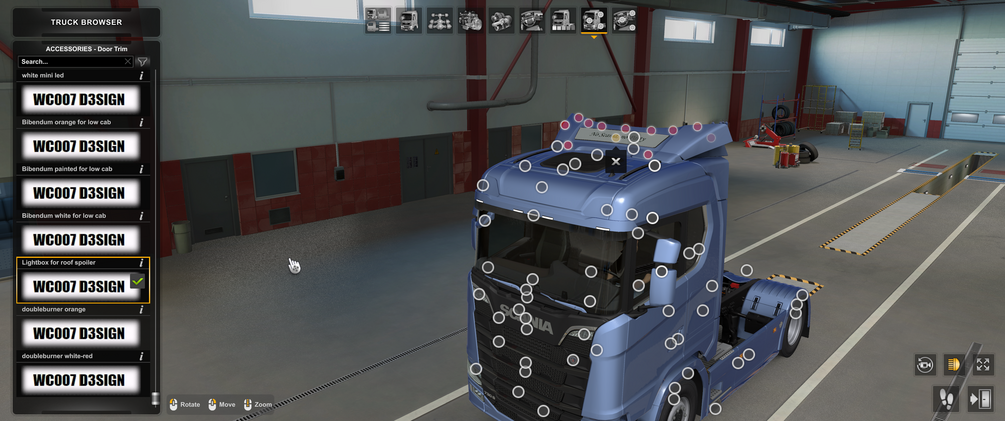Open the transmission tab
The image size is (1005, 421).
tap(502, 20)
